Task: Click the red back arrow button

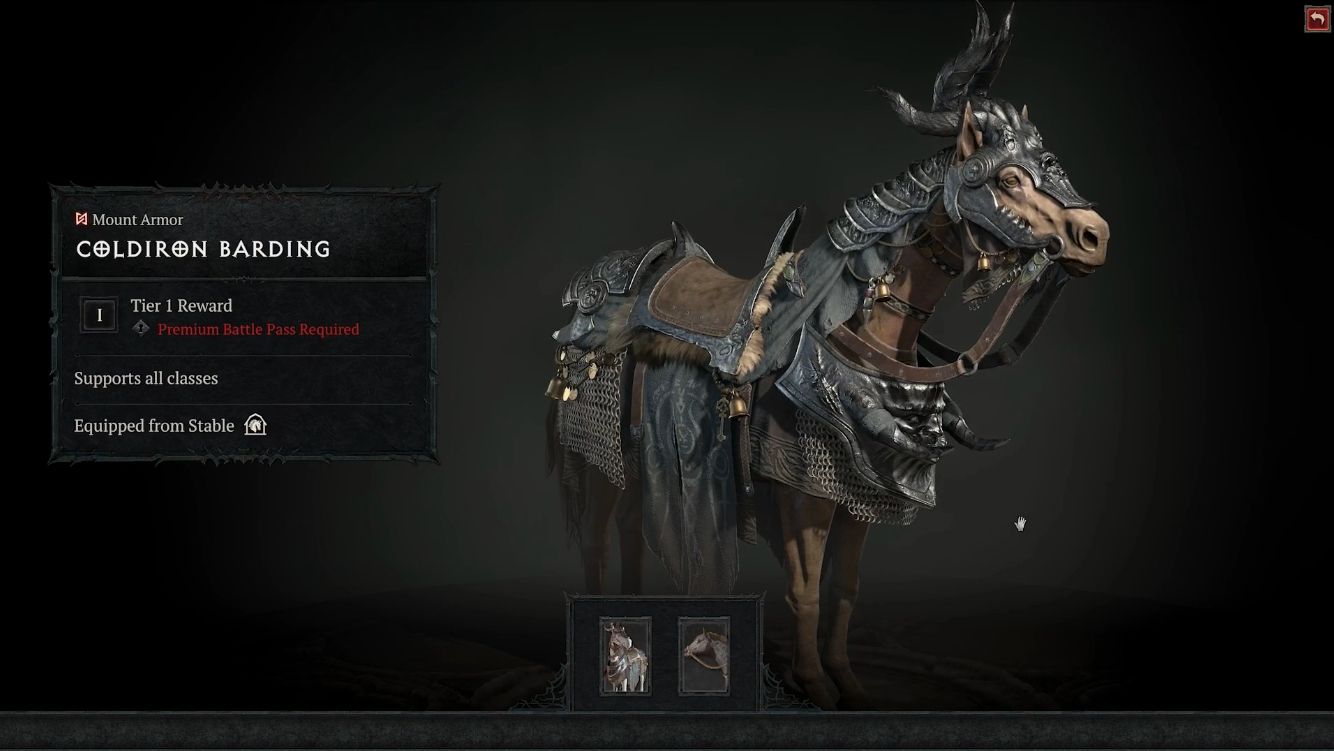Action: [1317, 19]
